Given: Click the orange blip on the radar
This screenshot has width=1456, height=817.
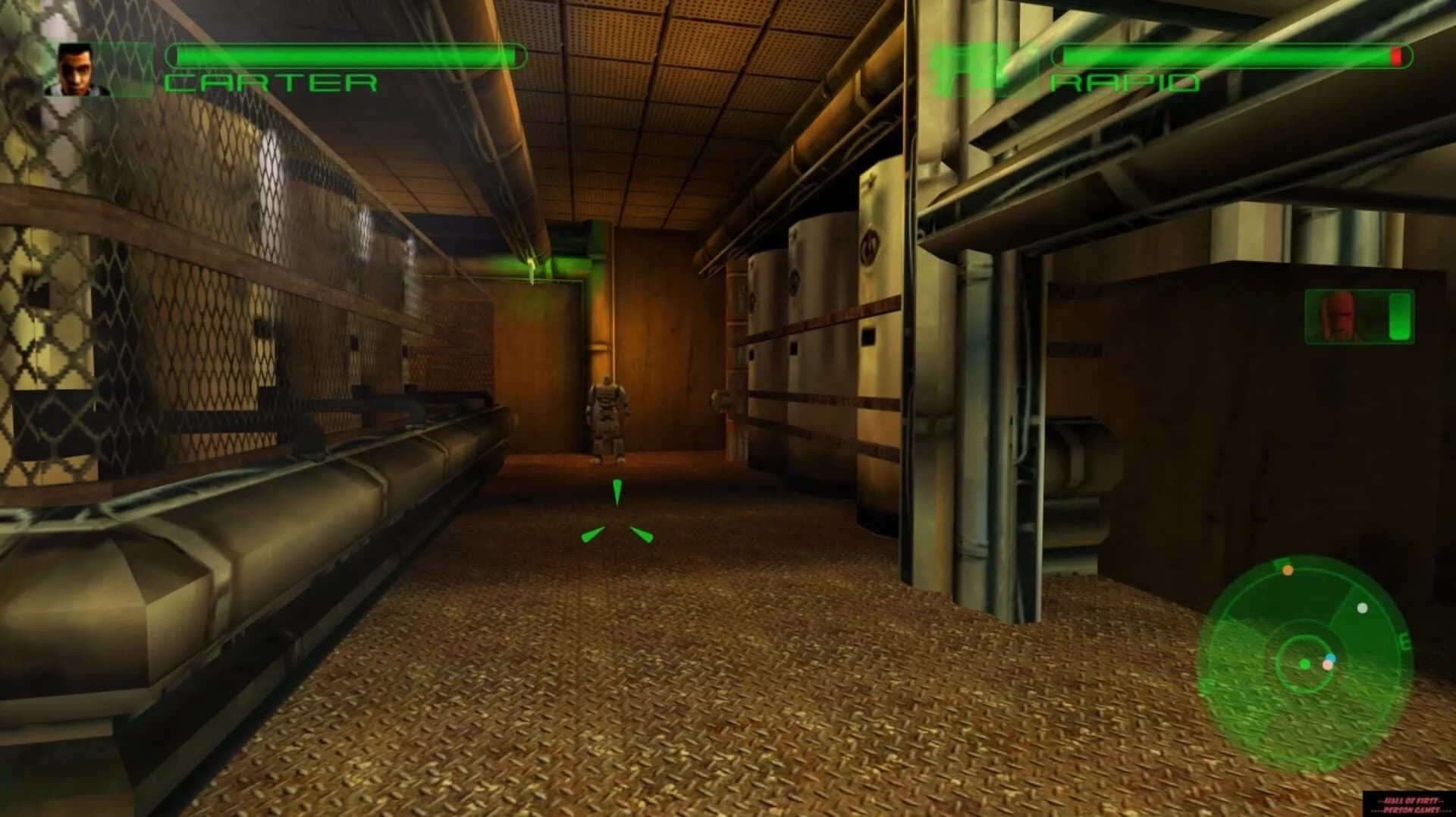Looking at the screenshot, I should click(x=1288, y=570).
